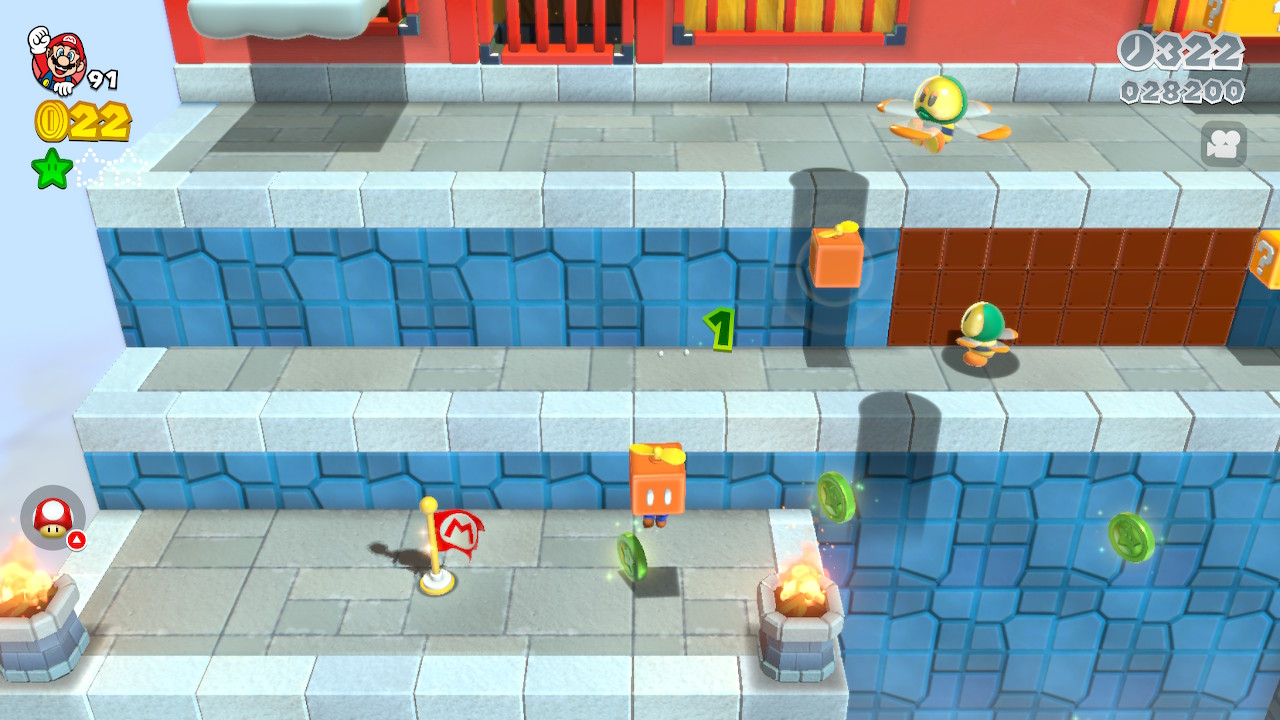Tap the camera view icon

(1223, 145)
